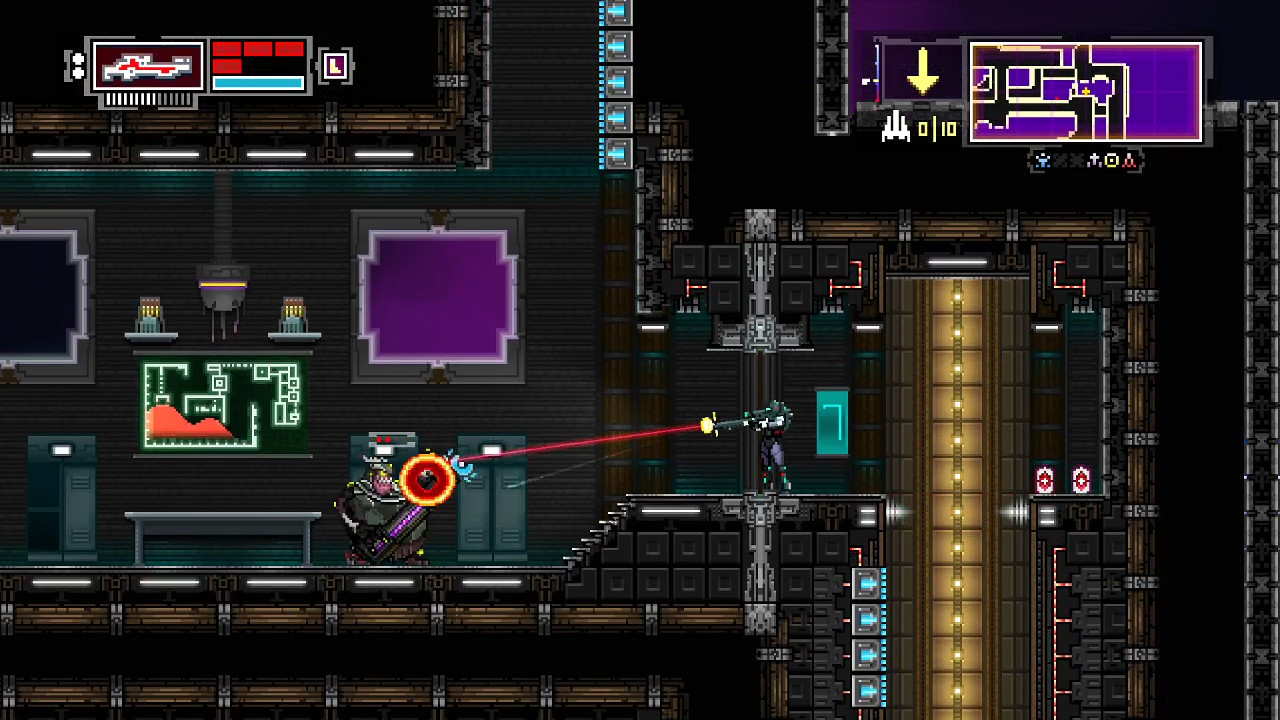Open the purple L module slot icon
The image size is (1280, 720).
(335, 66)
